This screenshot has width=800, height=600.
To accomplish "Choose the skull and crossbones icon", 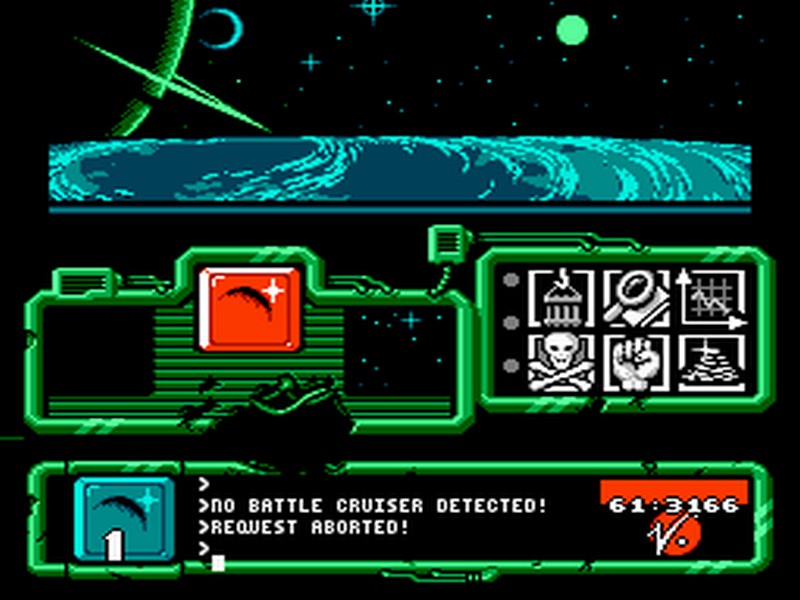I will click(561, 362).
